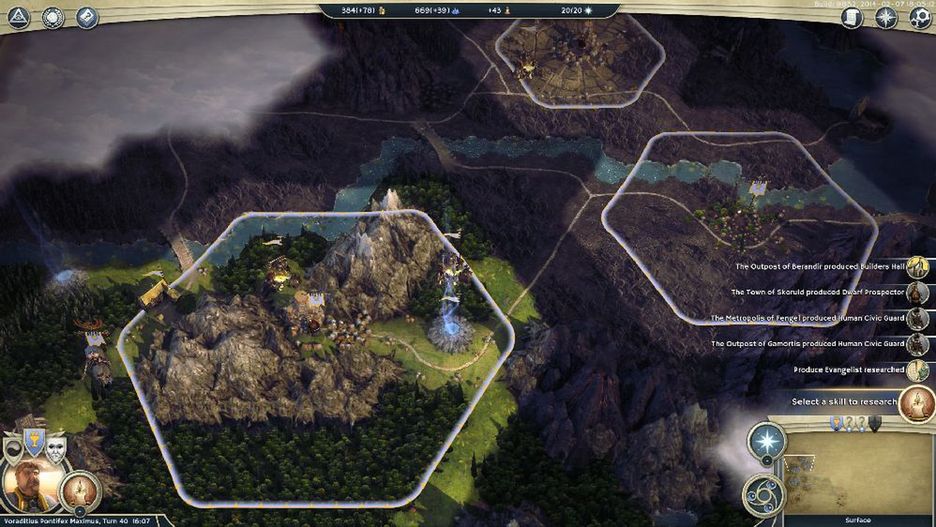936x527 pixels.
Task: Open the tome book icon in top bar
Action: pyautogui.click(x=86, y=17)
